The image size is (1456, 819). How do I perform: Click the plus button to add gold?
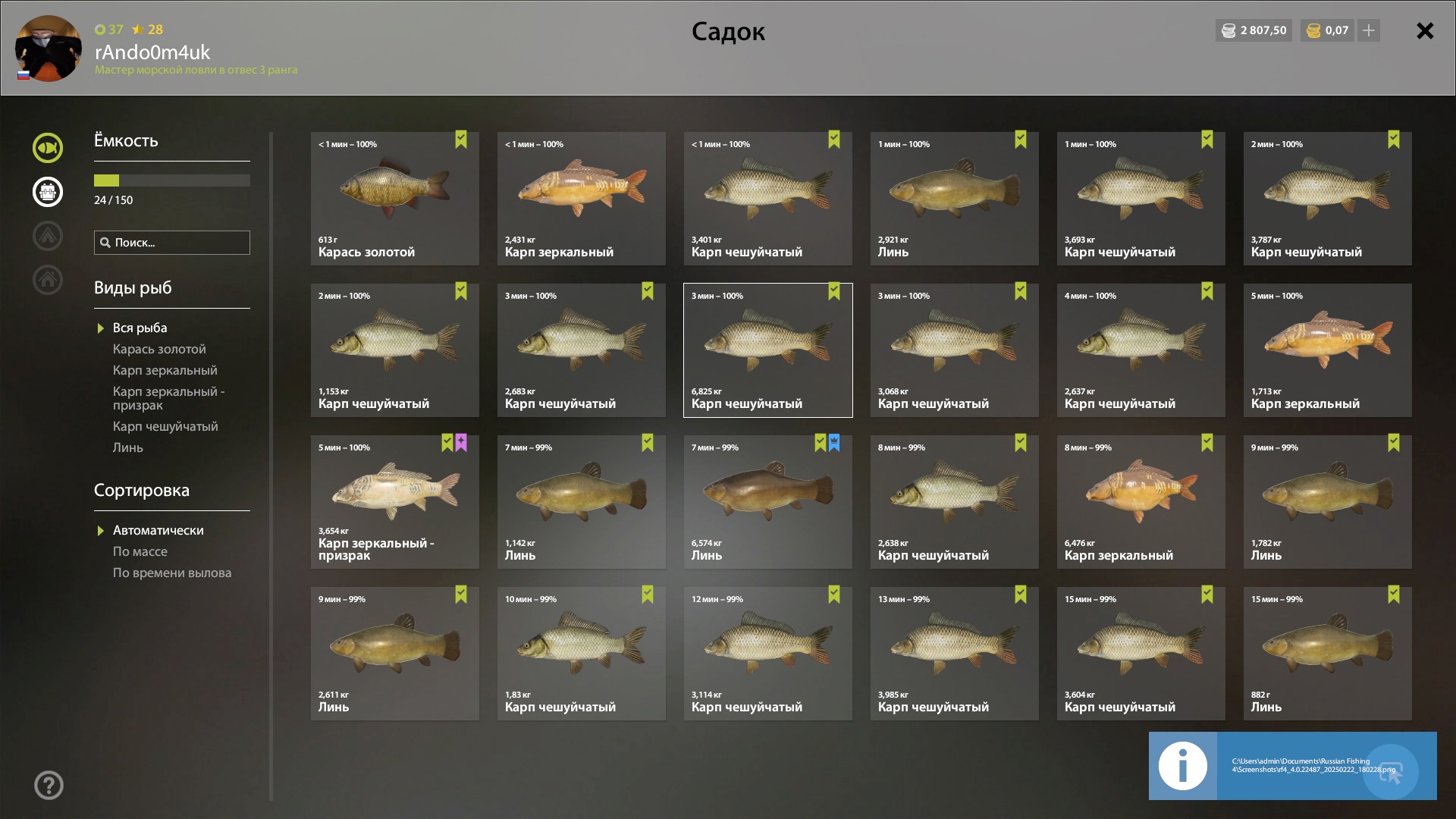pyautogui.click(x=1369, y=31)
